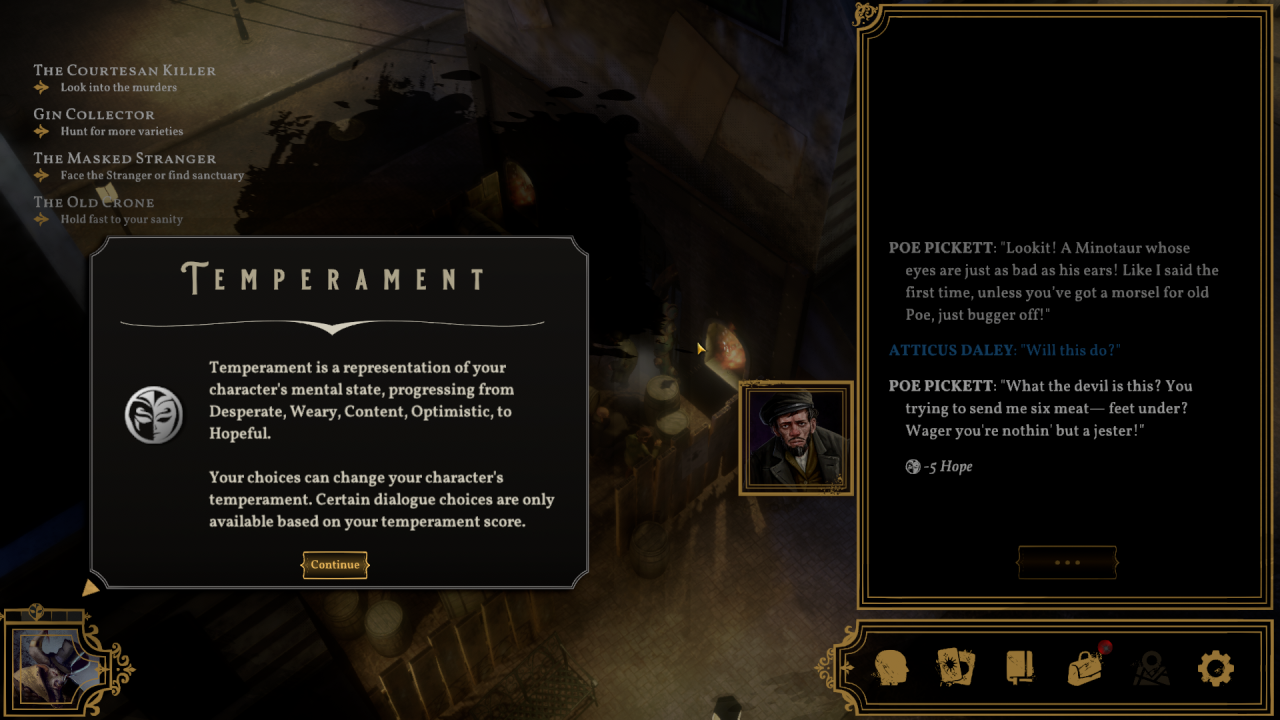Viewport: 1280px width, 720px height.
Task: Open the tarot cards menu
Action: (955, 667)
